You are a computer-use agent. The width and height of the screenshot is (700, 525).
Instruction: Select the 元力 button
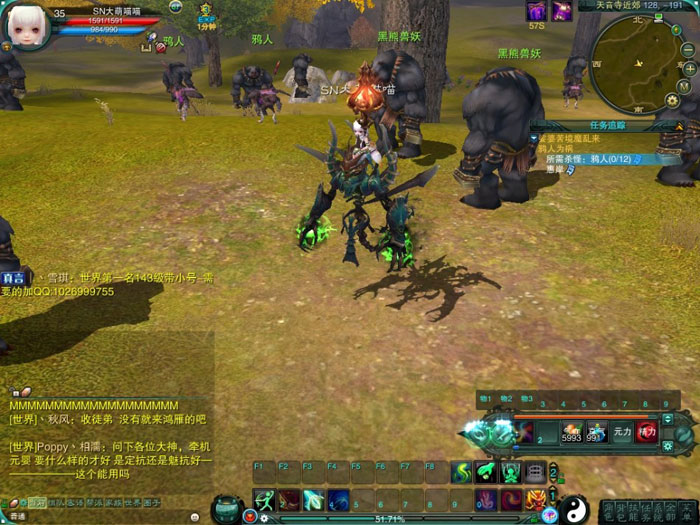click(622, 432)
